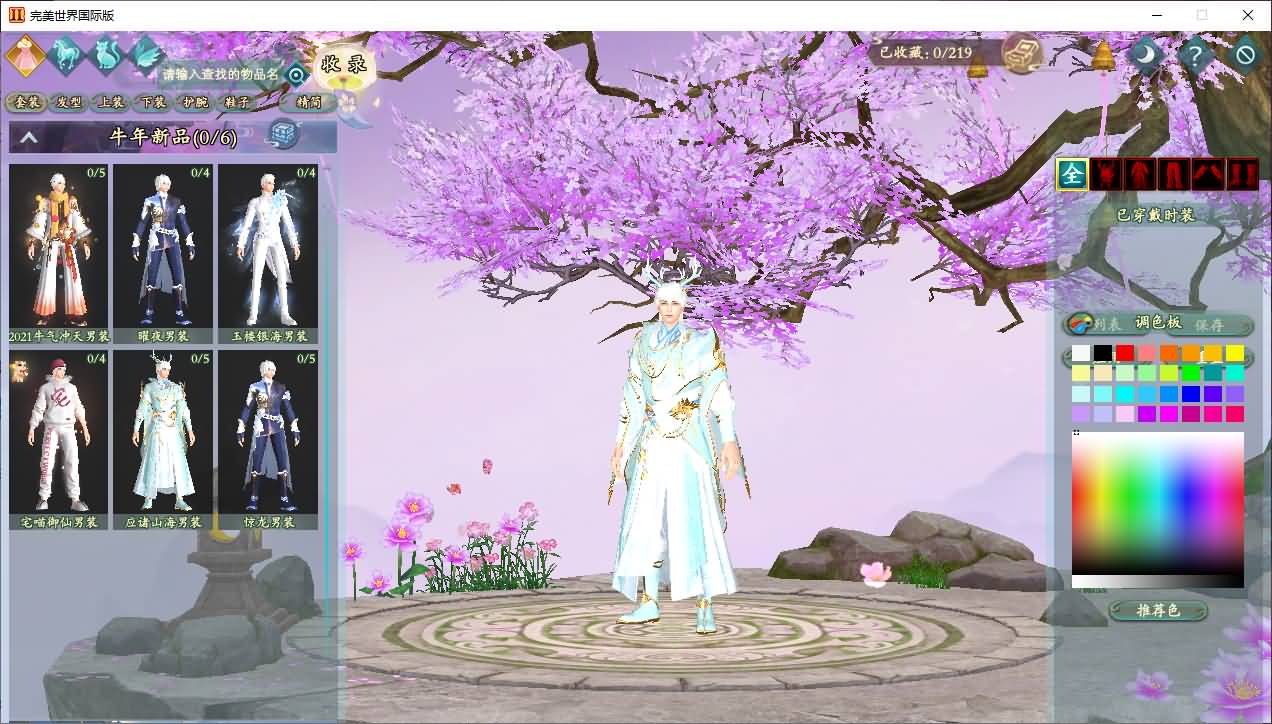This screenshot has height=724, width=1272.
Task: Collapse the 牛年新品 section header
Action: click(29, 138)
